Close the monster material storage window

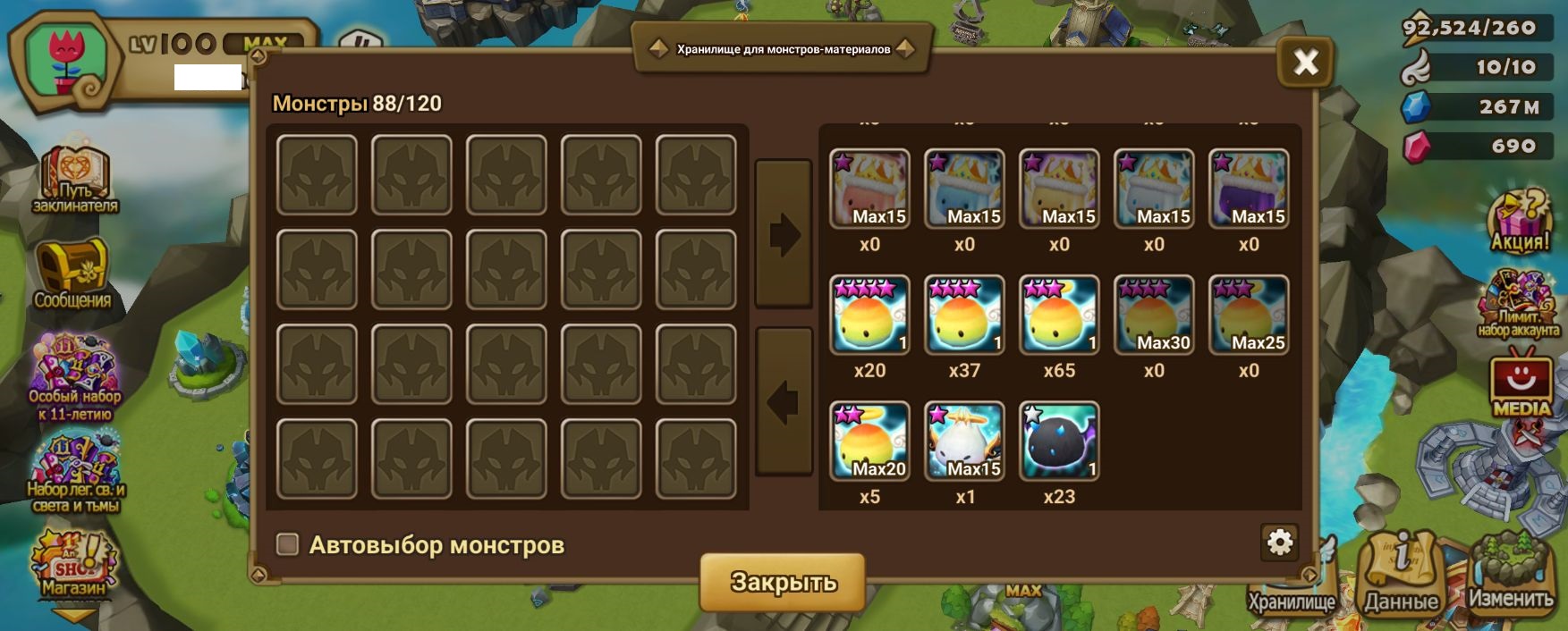(x=1305, y=63)
